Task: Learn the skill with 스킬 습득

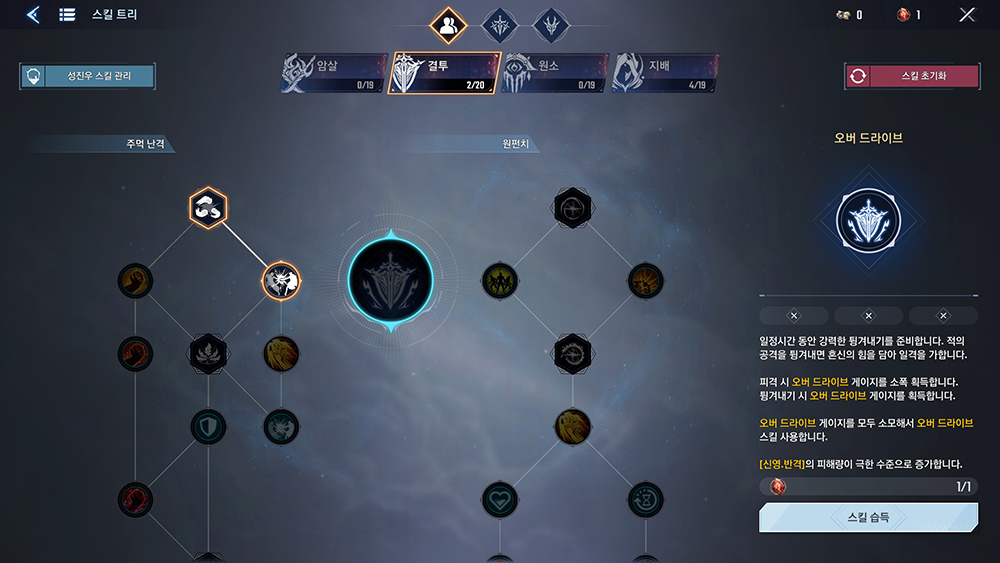Action: (x=868, y=518)
